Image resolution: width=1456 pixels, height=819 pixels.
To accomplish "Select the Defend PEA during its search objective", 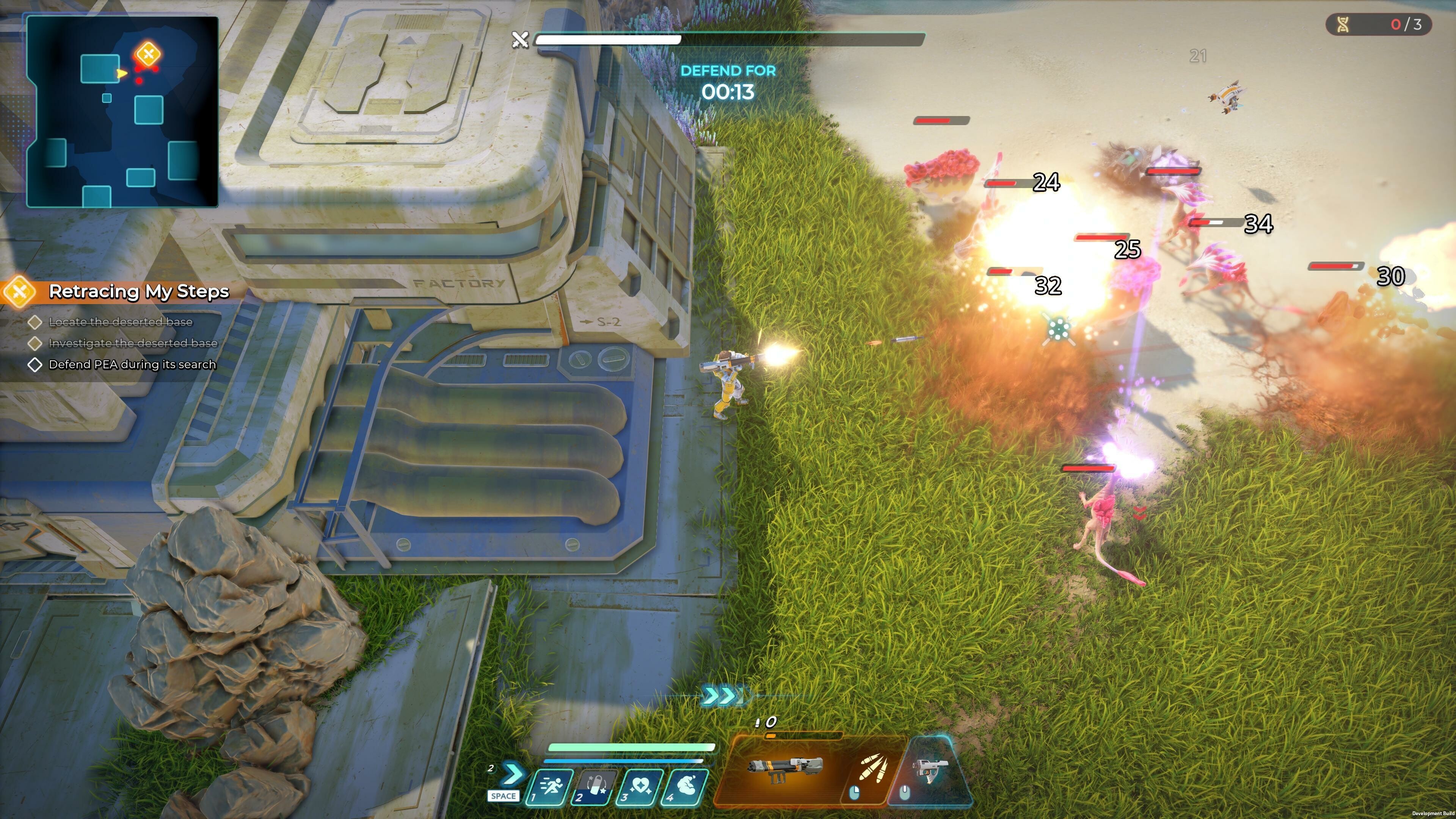I will tap(132, 364).
